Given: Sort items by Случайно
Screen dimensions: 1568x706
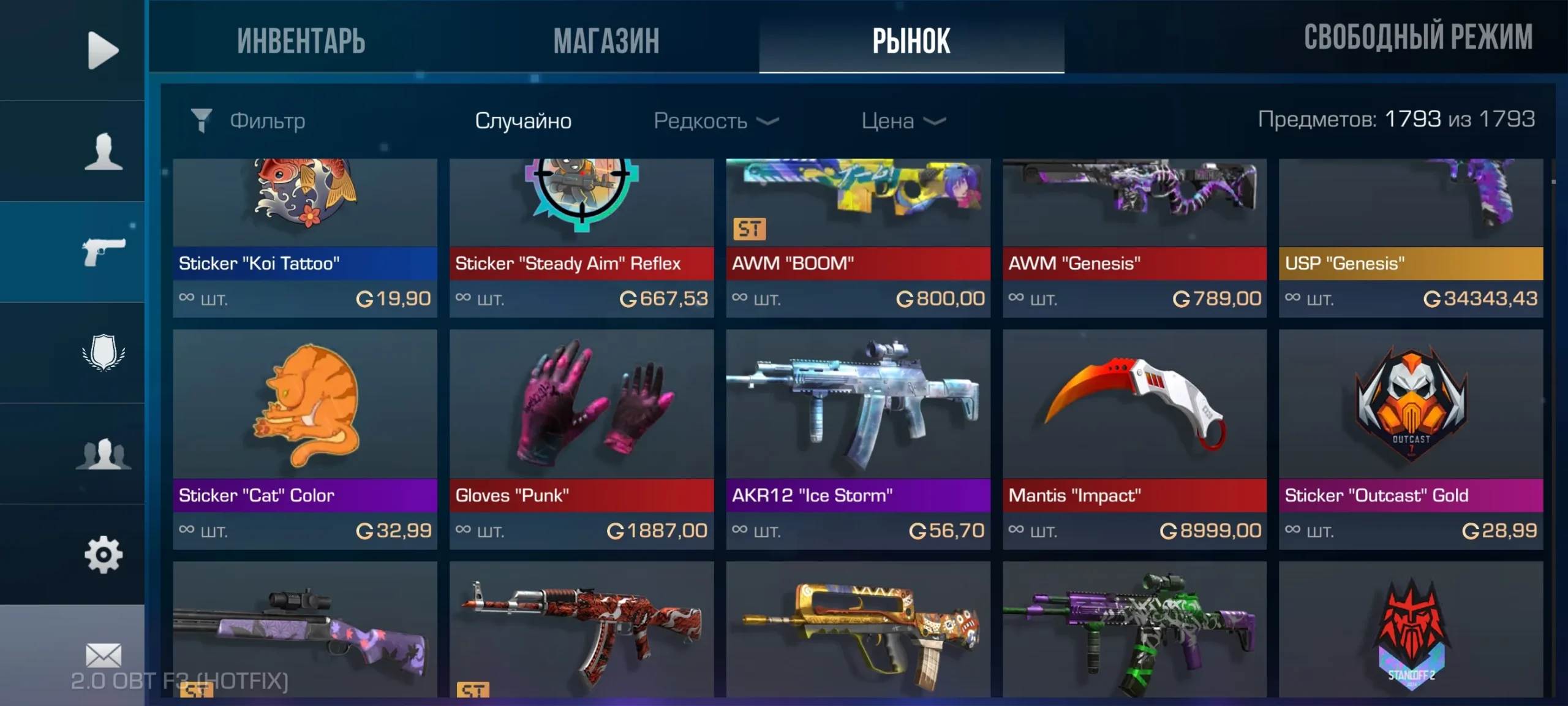Looking at the screenshot, I should pos(523,121).
